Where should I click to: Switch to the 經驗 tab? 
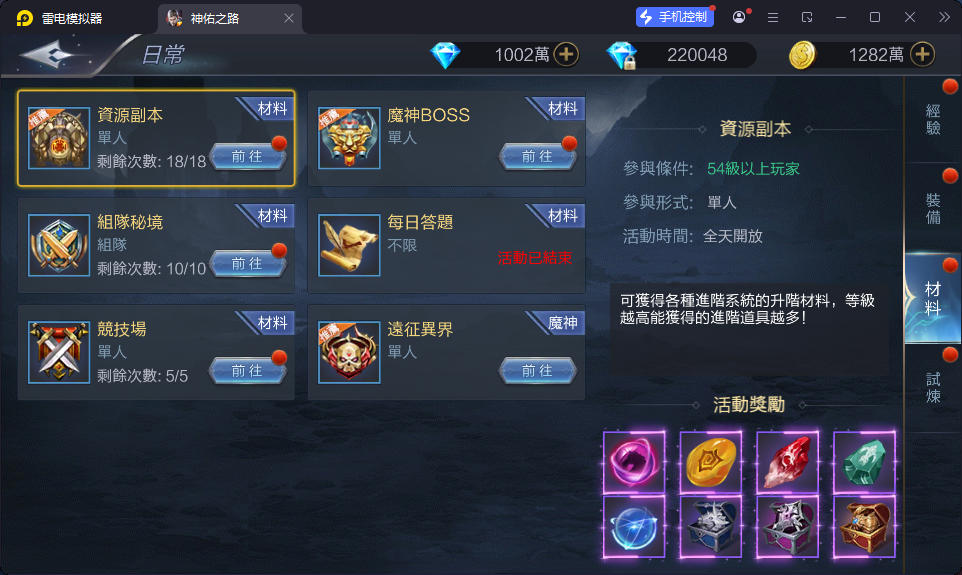click(933, 120)
